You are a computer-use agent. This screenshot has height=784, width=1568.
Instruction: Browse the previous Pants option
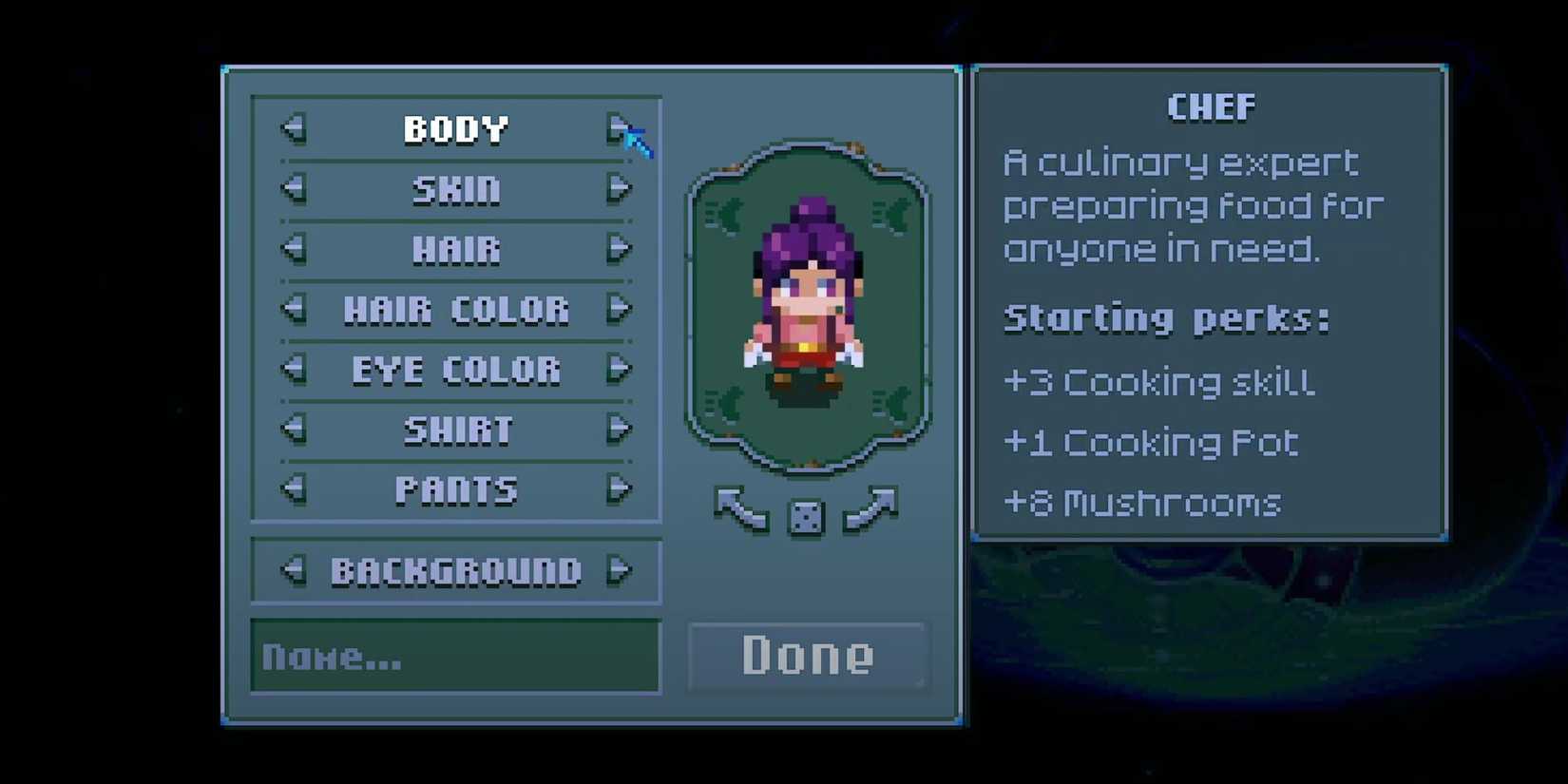(x=293, y=489)
